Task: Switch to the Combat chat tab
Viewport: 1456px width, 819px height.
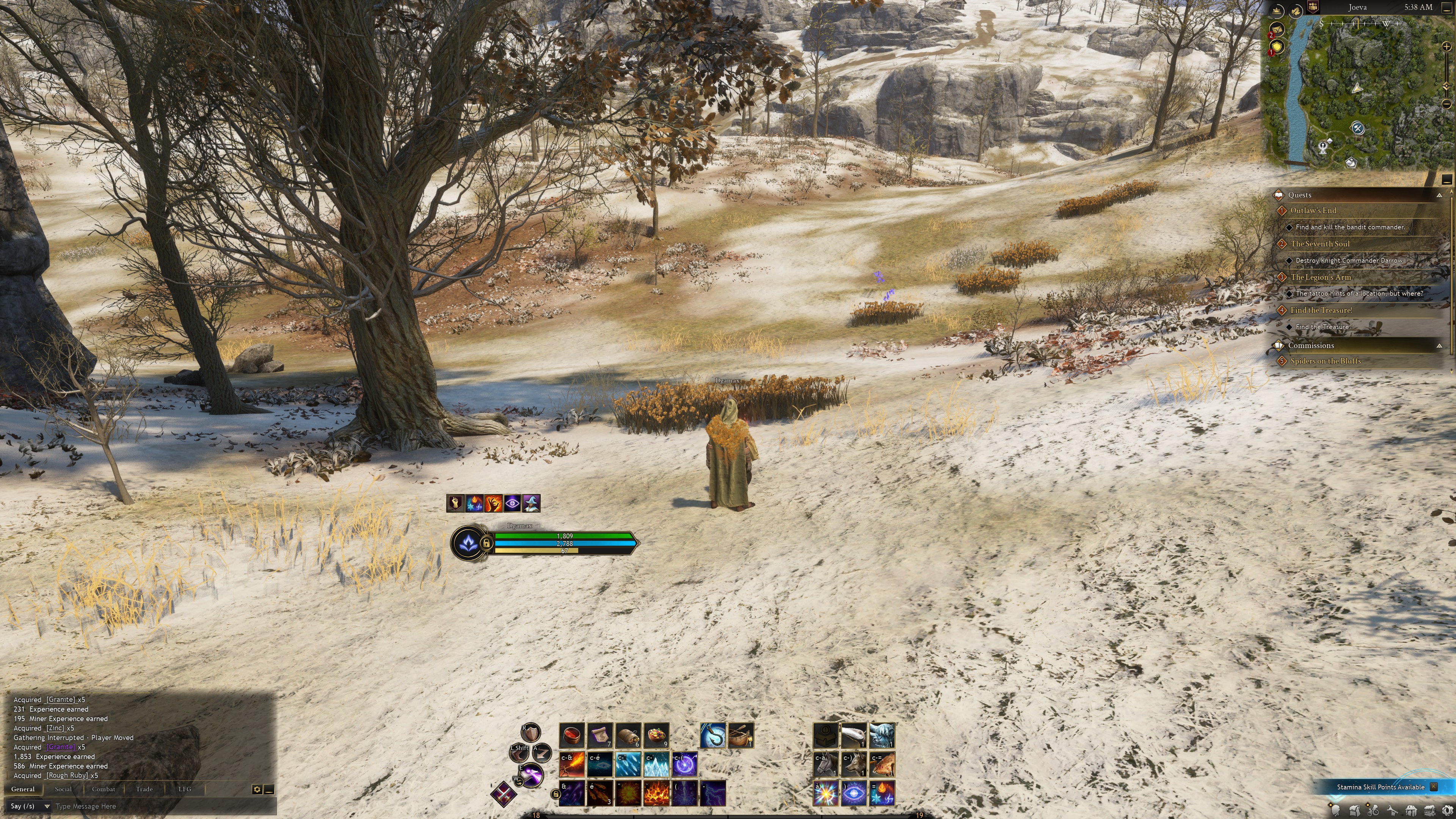Action: [x=103, y=789]
